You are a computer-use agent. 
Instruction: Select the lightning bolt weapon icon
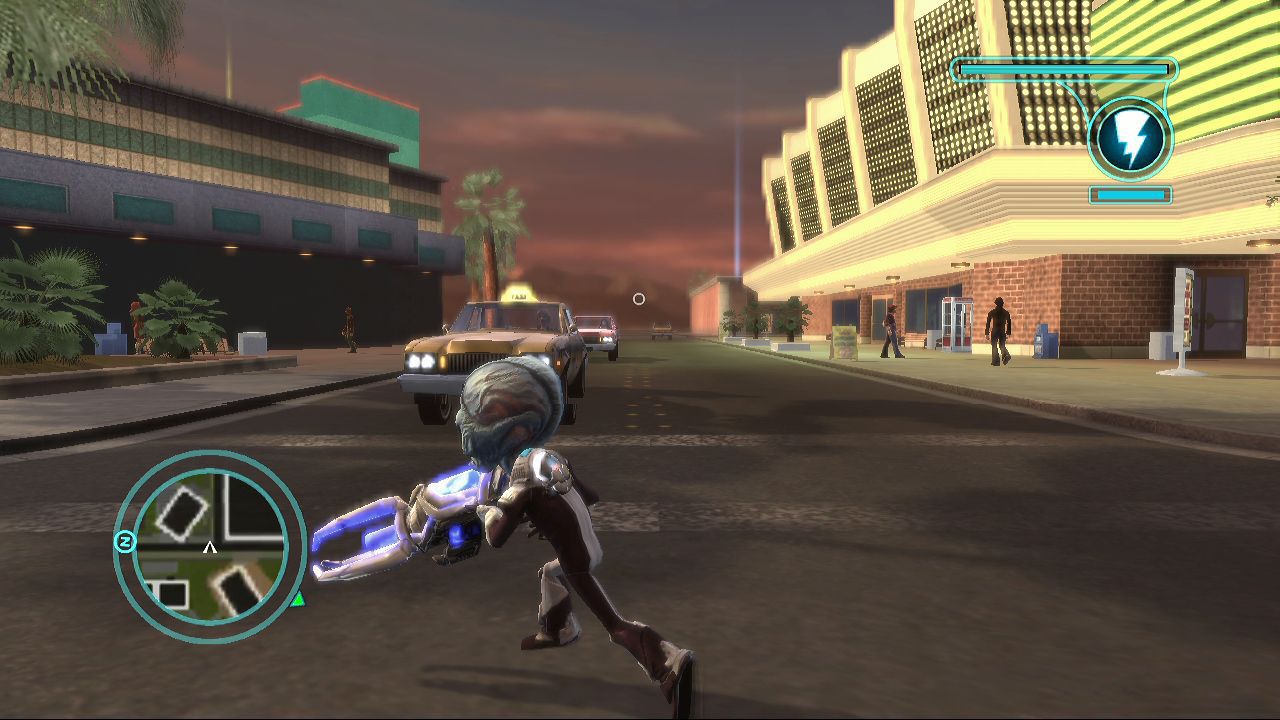(1130, 139)
